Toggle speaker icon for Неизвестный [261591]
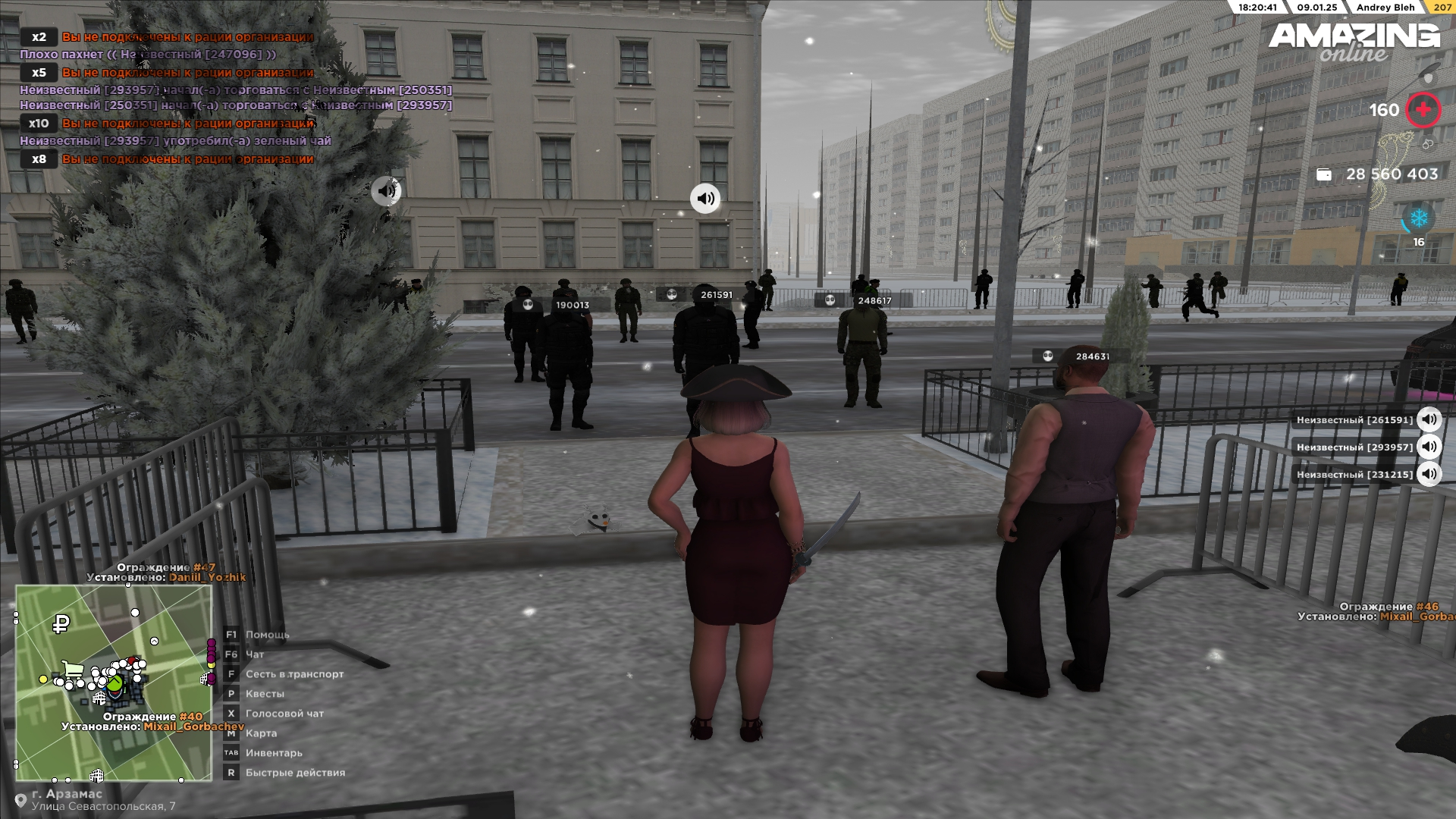 click(1429, 419)
